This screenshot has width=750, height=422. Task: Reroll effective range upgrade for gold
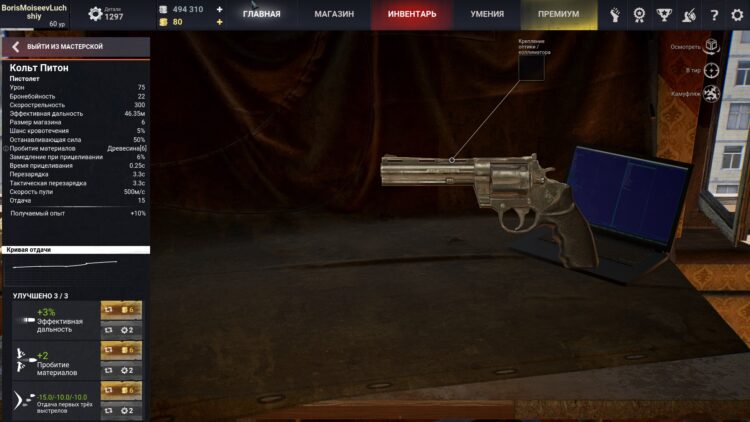121,310
